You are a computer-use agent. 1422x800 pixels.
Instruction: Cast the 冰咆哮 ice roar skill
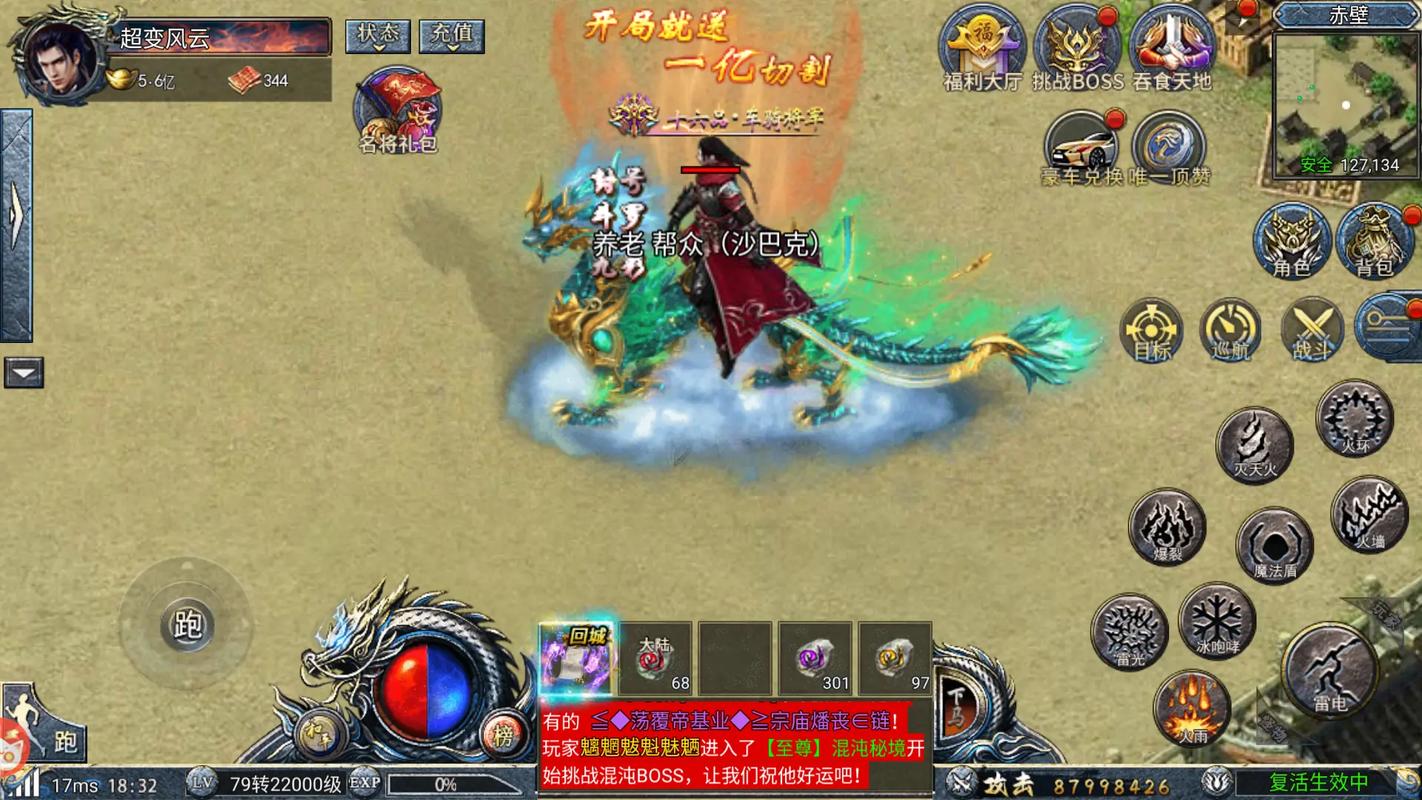coord(1217,621)
